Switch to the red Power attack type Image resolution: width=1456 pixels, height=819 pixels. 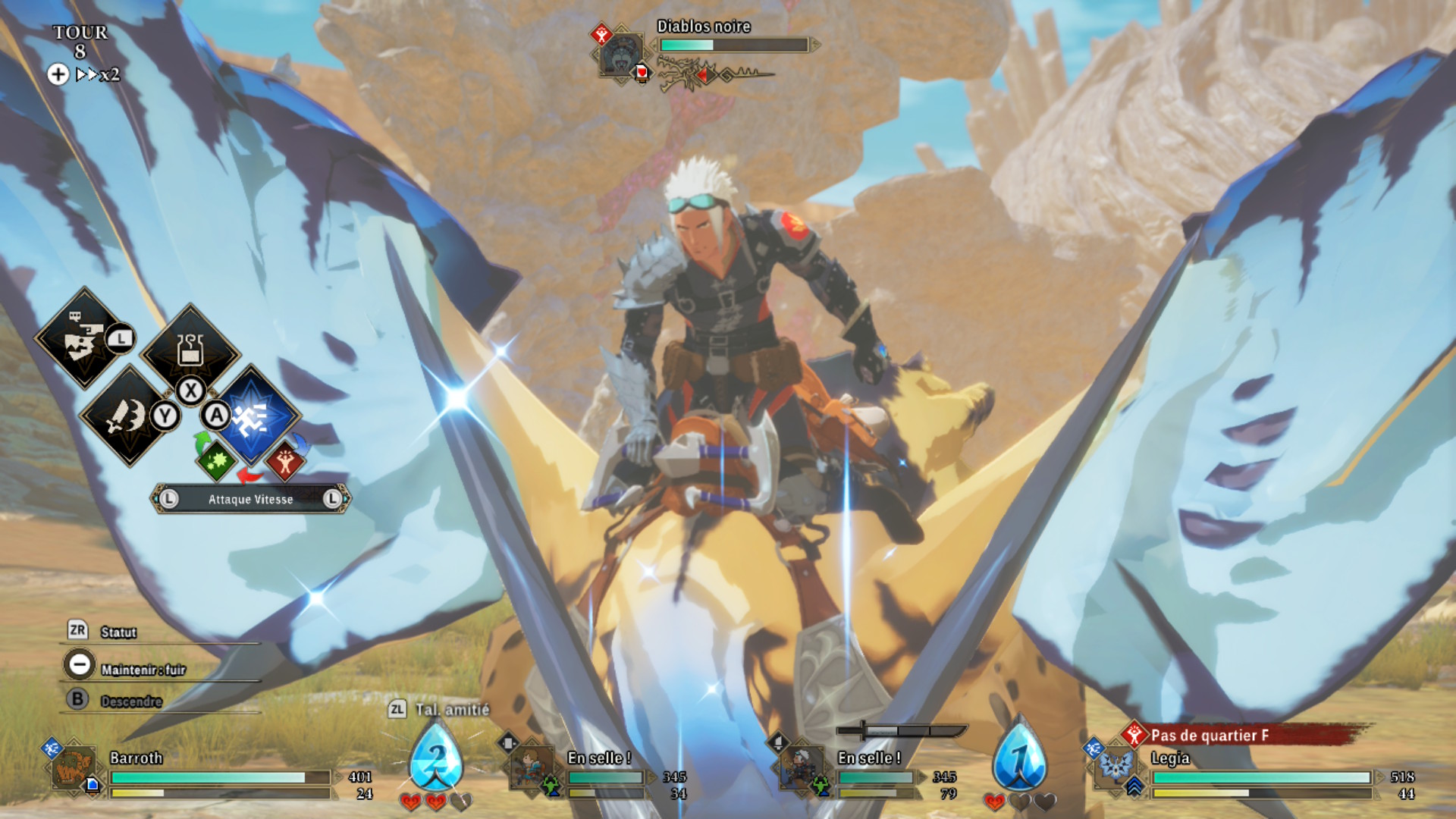285,461
